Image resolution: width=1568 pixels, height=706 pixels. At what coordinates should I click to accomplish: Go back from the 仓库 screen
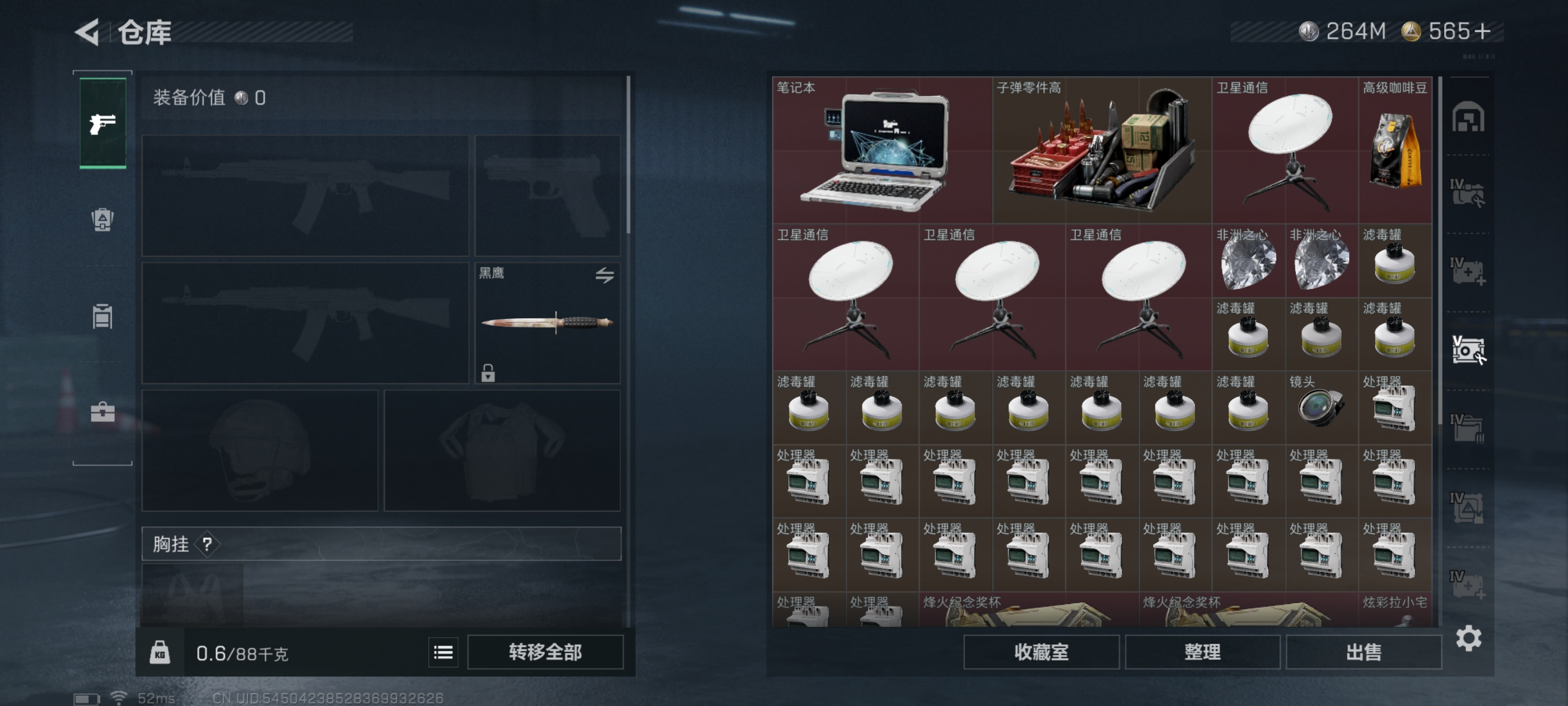coord(88,32)
